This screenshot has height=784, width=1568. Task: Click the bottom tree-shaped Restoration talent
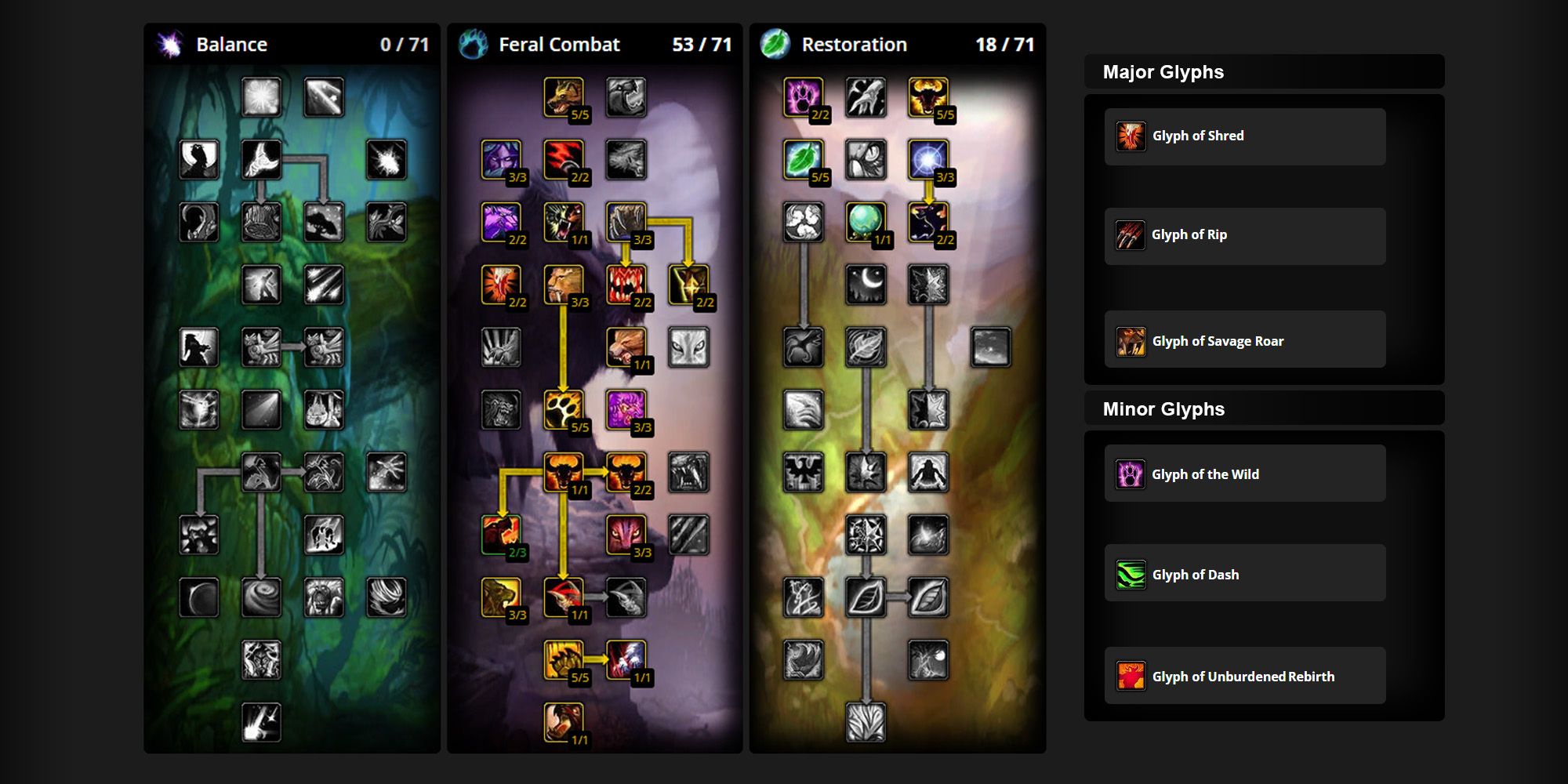[x=866, y=721]
